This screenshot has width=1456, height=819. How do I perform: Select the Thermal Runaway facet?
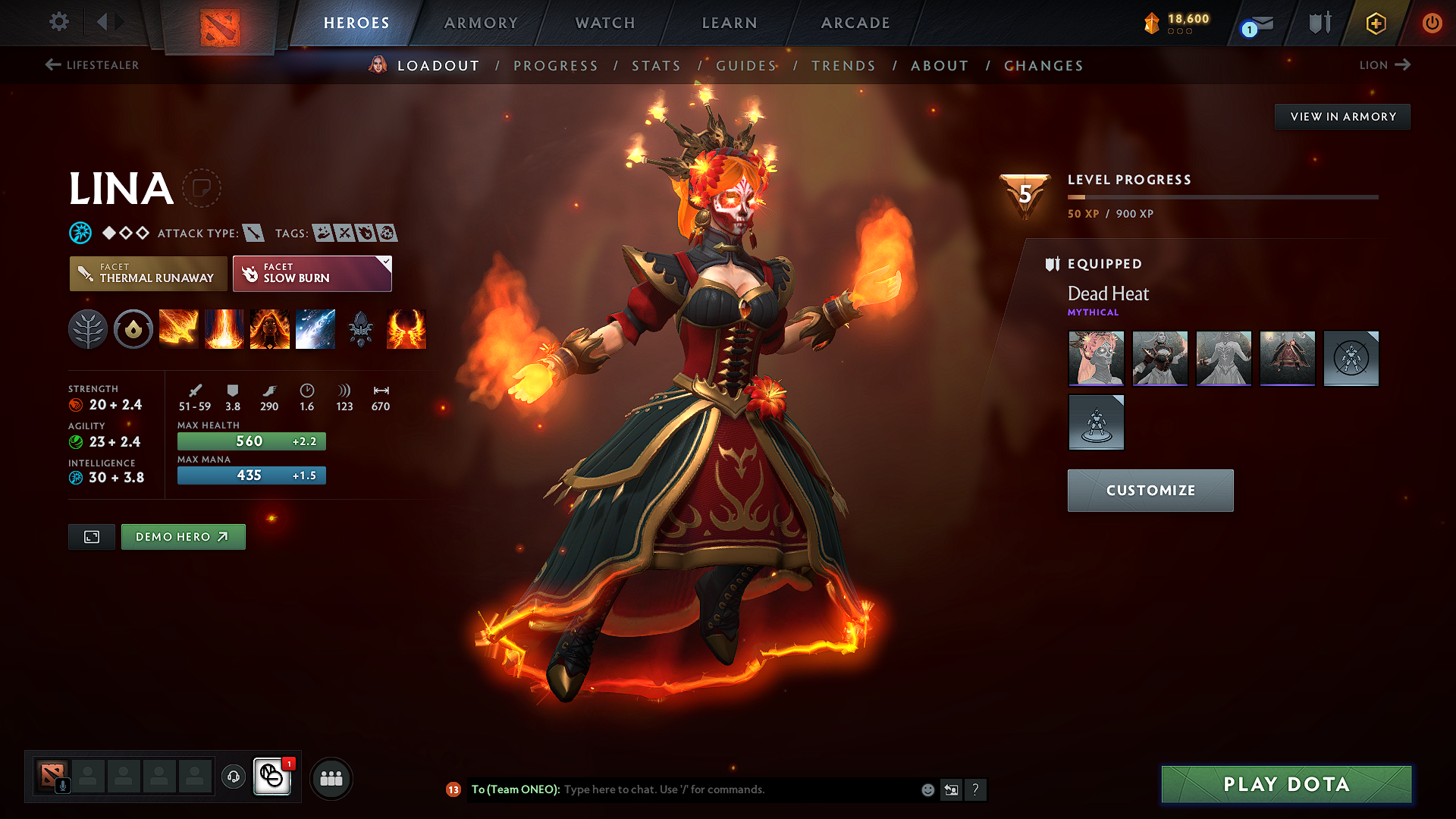[148, 274]
